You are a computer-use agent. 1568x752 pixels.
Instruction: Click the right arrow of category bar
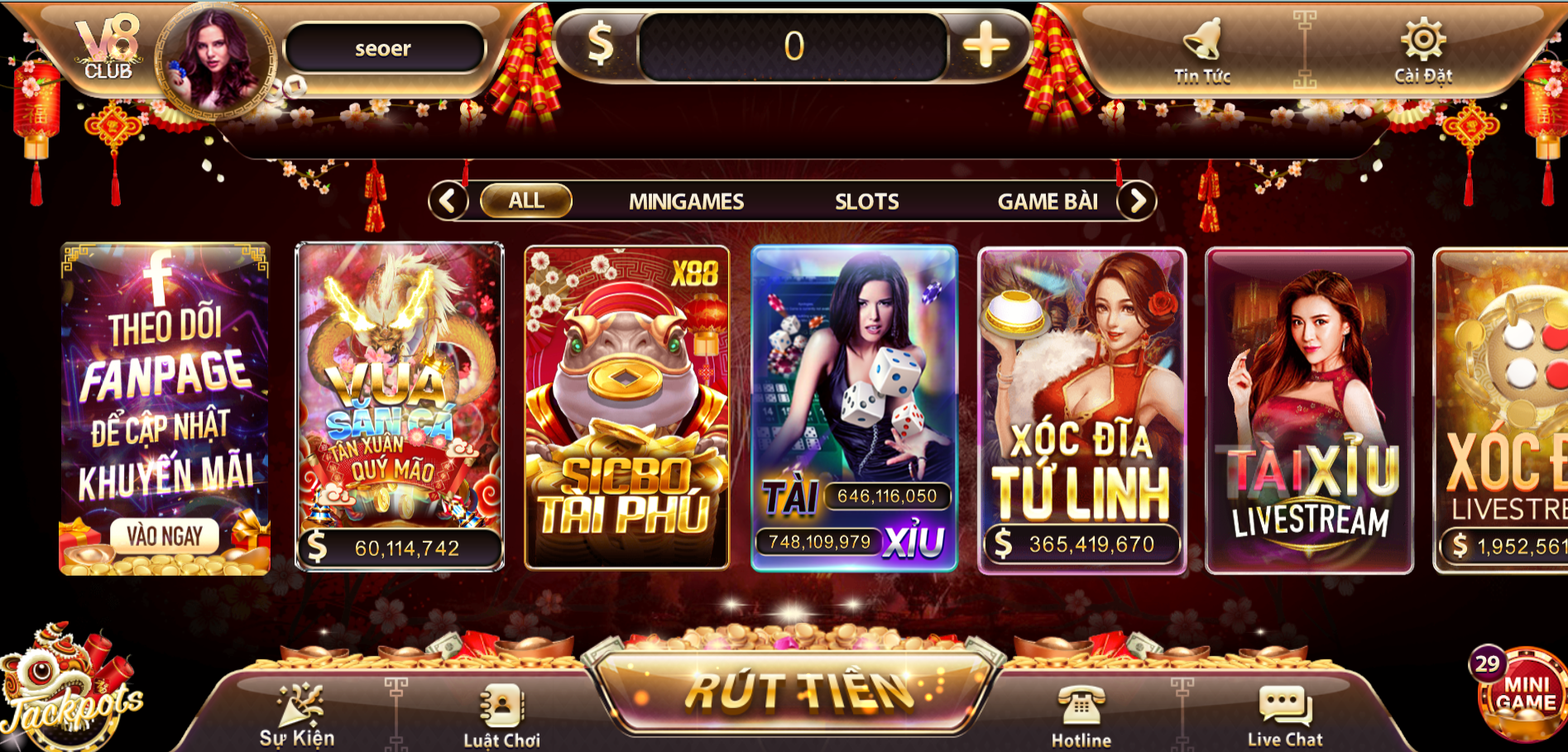pyautogui.click(x=1138, y=201)
